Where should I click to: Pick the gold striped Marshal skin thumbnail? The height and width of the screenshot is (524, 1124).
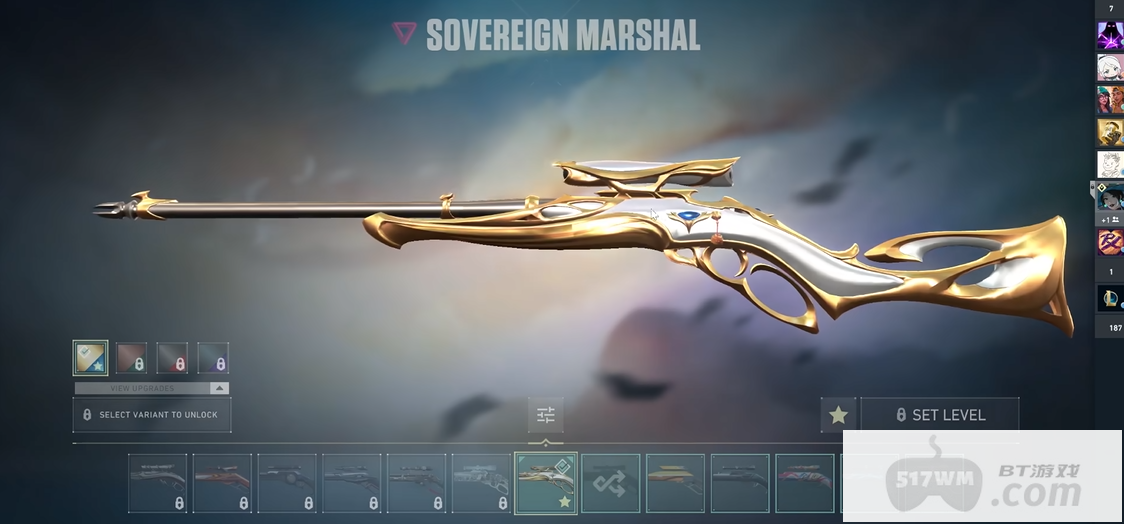coord(675,483)
